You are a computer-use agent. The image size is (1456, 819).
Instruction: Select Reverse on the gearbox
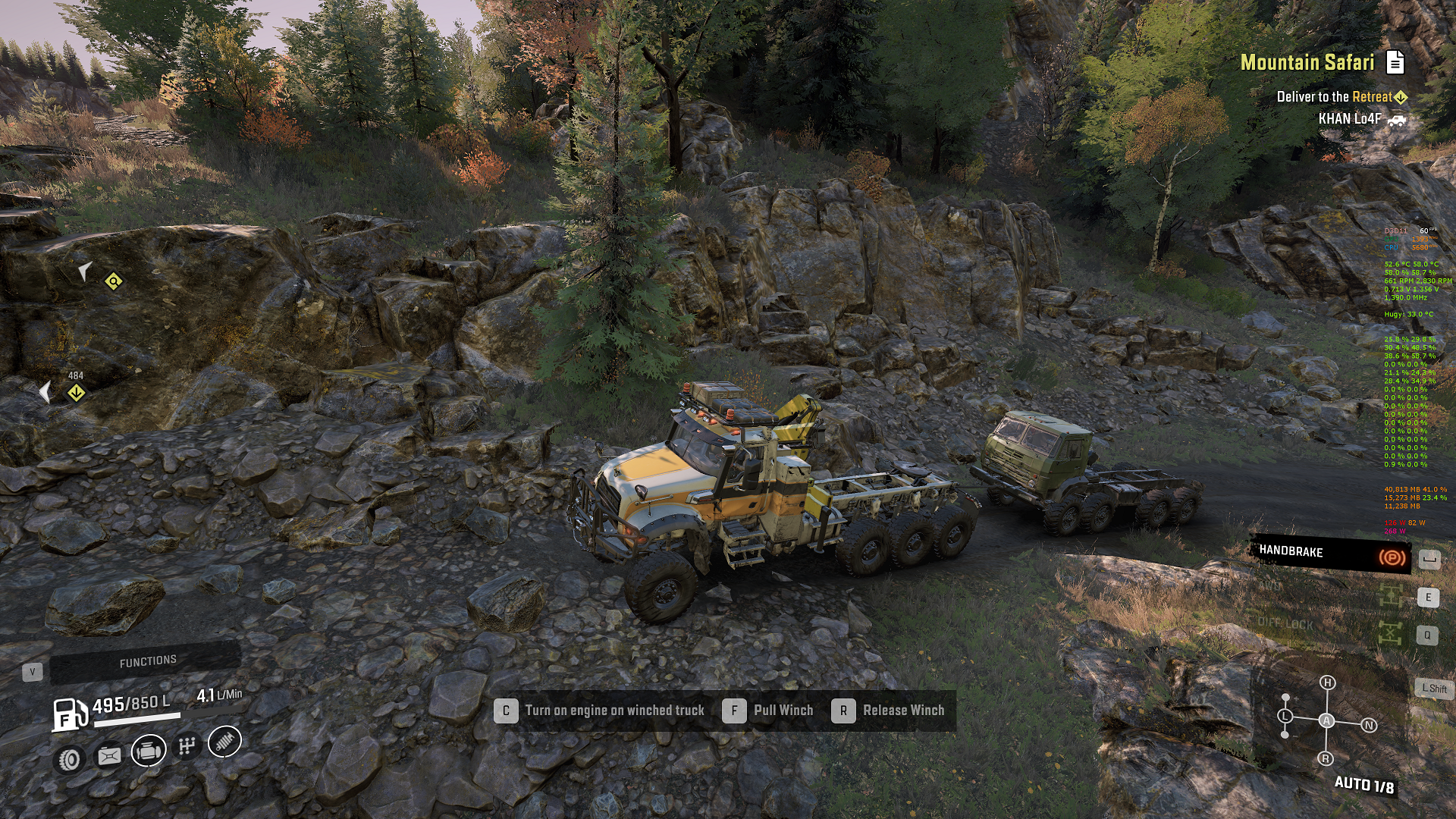tap(1326, 758)
